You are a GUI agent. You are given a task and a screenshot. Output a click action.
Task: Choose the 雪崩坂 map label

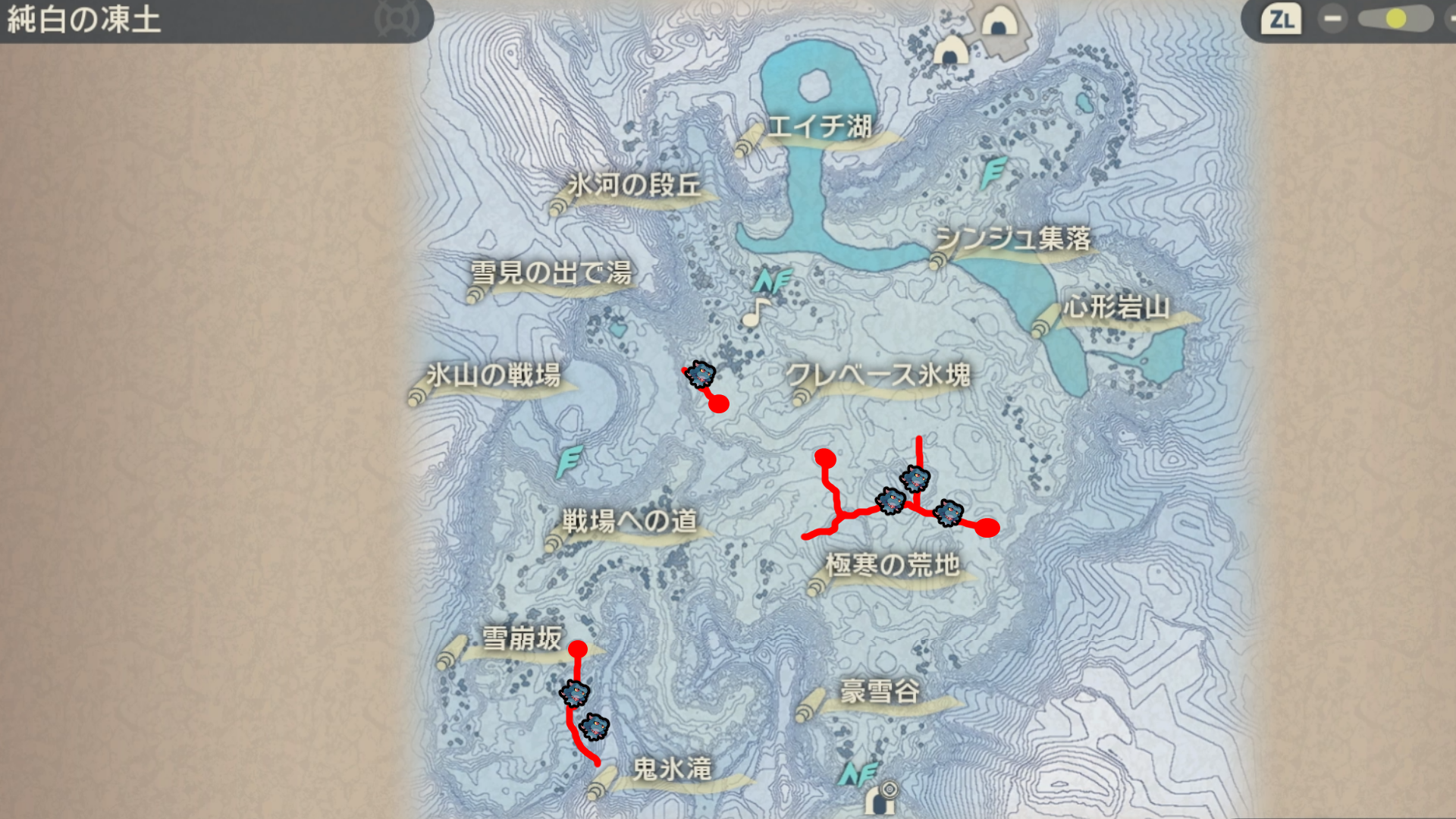coord(522,639)
